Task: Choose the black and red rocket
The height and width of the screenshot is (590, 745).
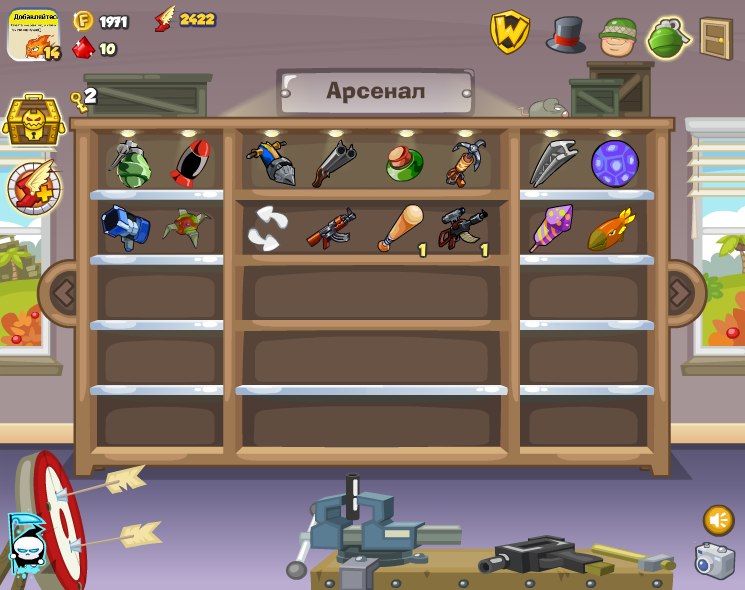Action: point(190,163)
